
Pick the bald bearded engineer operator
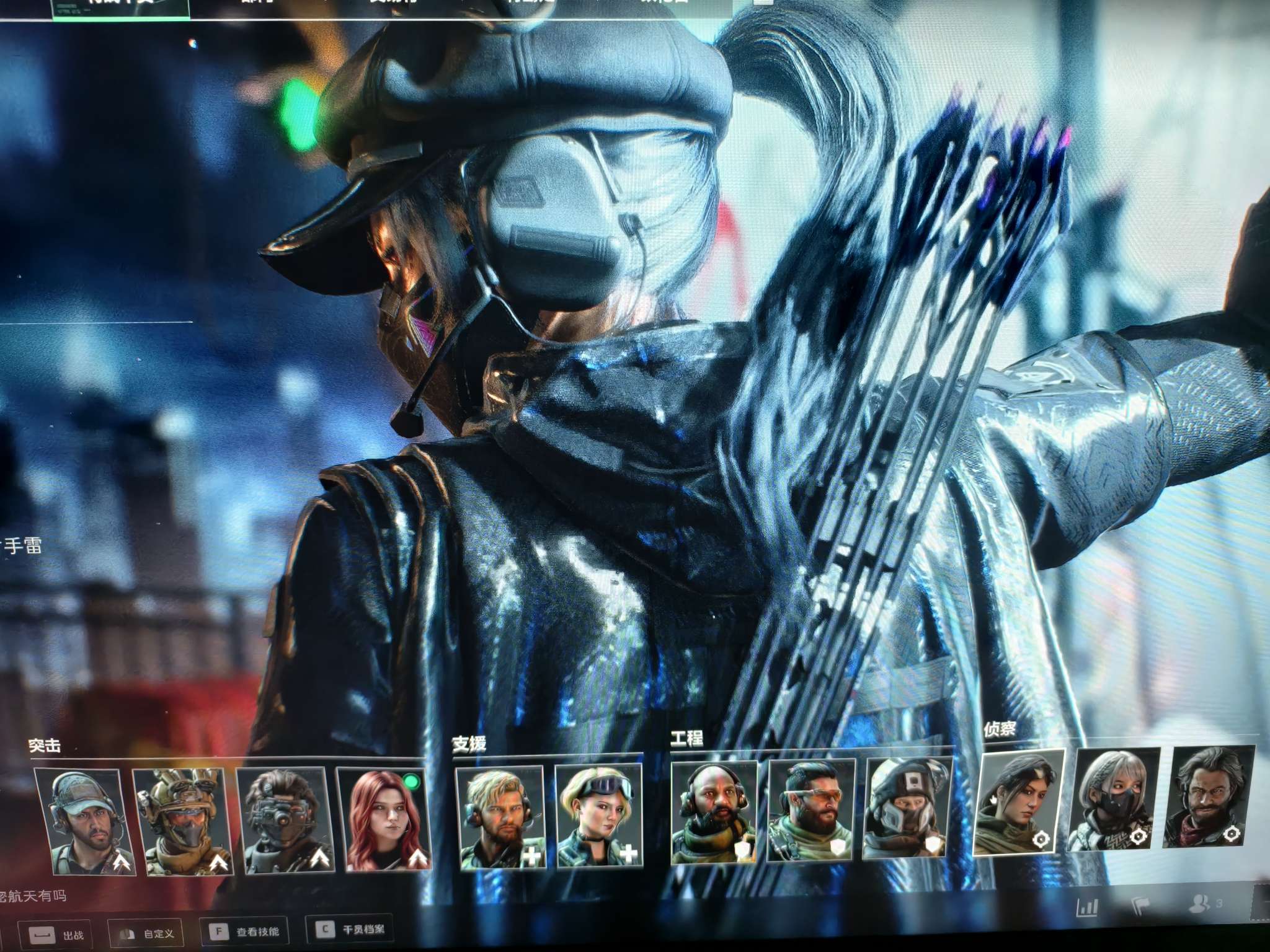pos(714,811)
